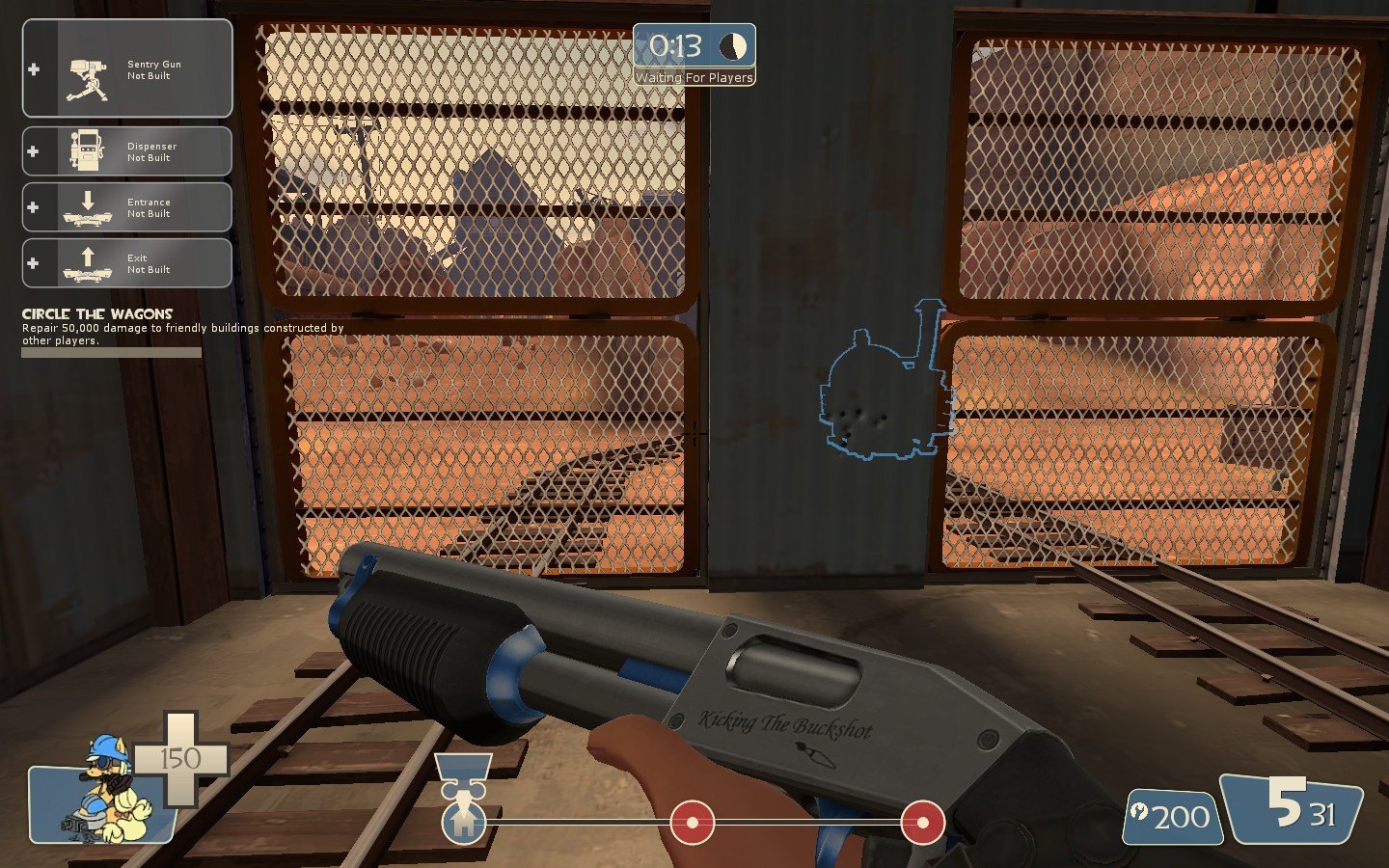Open the Circle the Wagons contract tracker
The image size is (1389, 868).
click(97, 314)
